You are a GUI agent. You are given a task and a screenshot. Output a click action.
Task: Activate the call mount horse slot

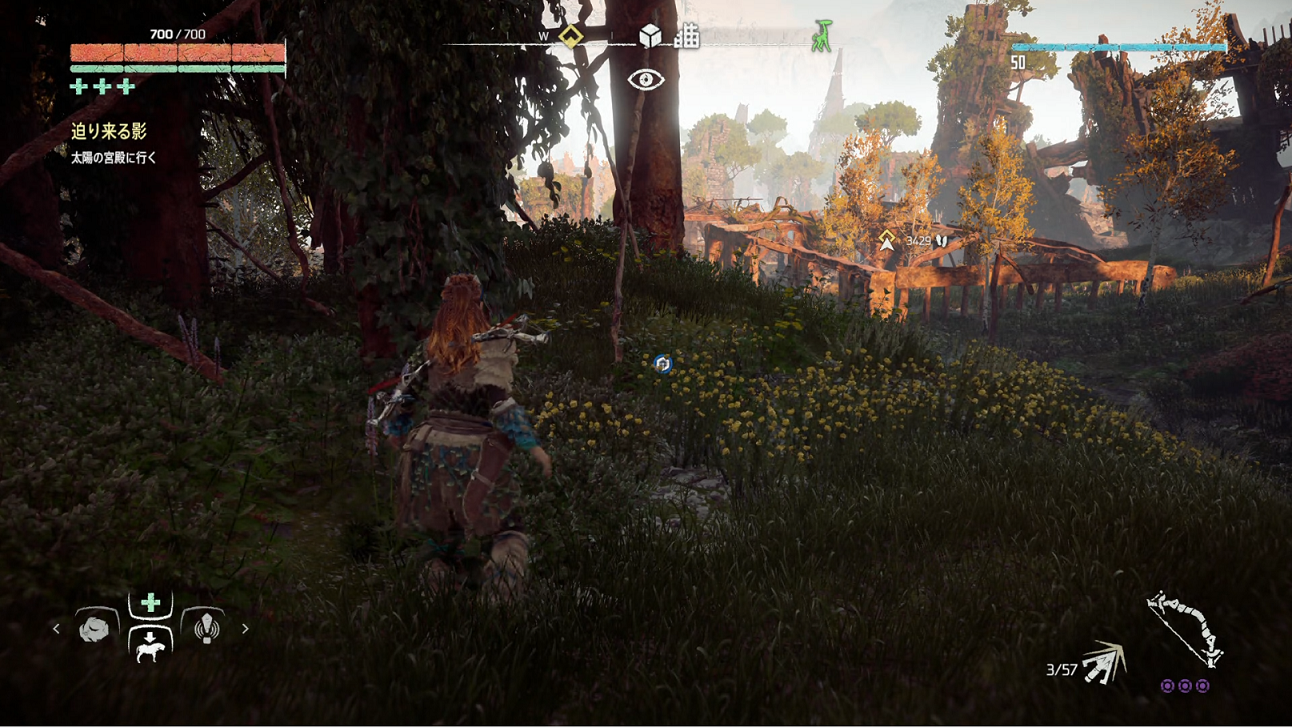[x=150, y=645]
